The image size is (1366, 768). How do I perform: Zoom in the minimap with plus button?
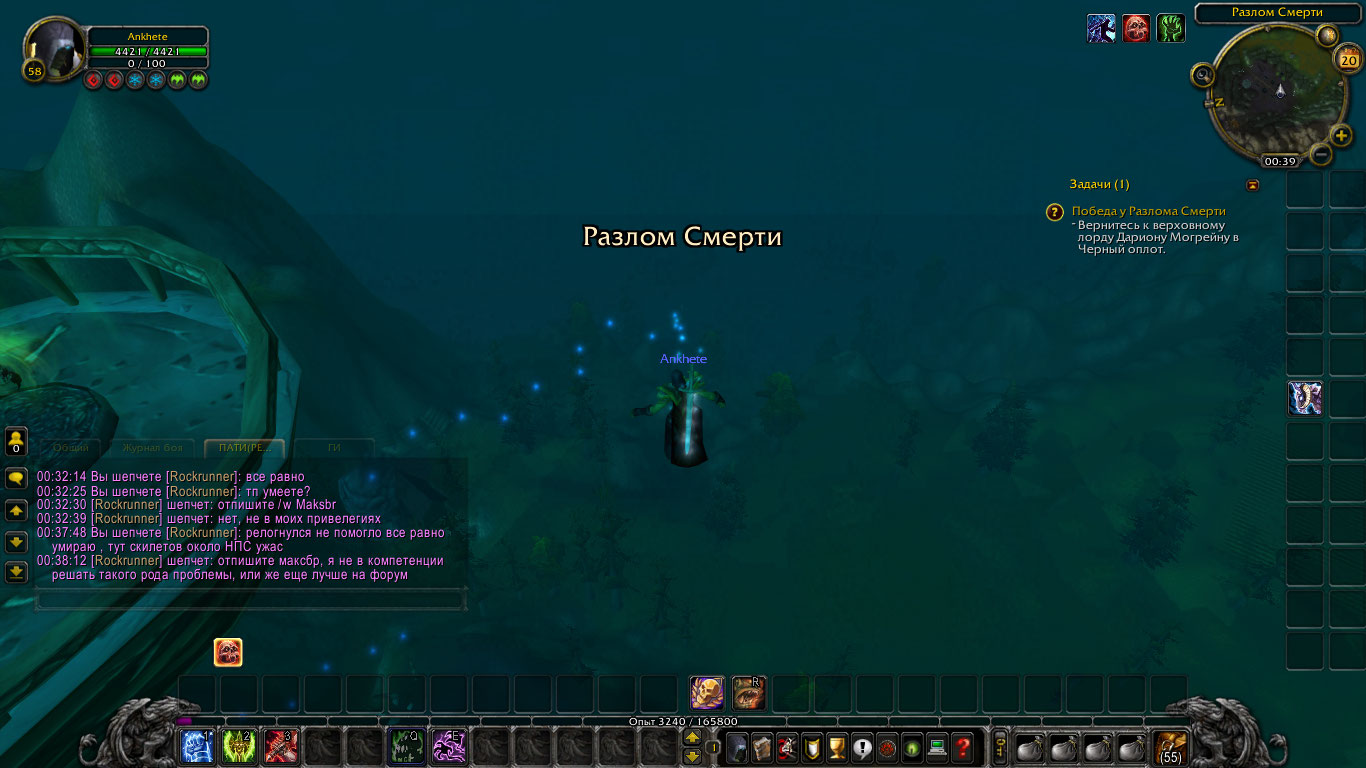pyautogui.click(x=1342, y=136)
